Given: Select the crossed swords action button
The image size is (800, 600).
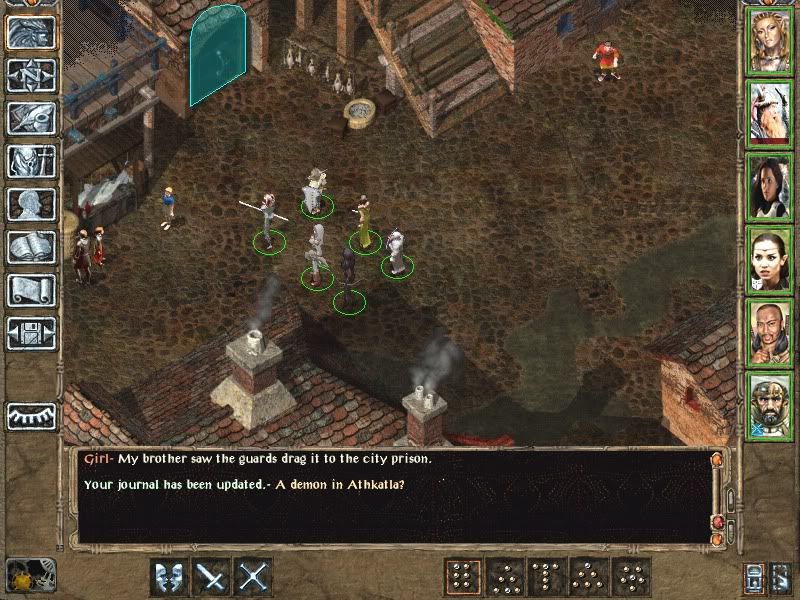Looking at the screenshot, I should [254, 577].
